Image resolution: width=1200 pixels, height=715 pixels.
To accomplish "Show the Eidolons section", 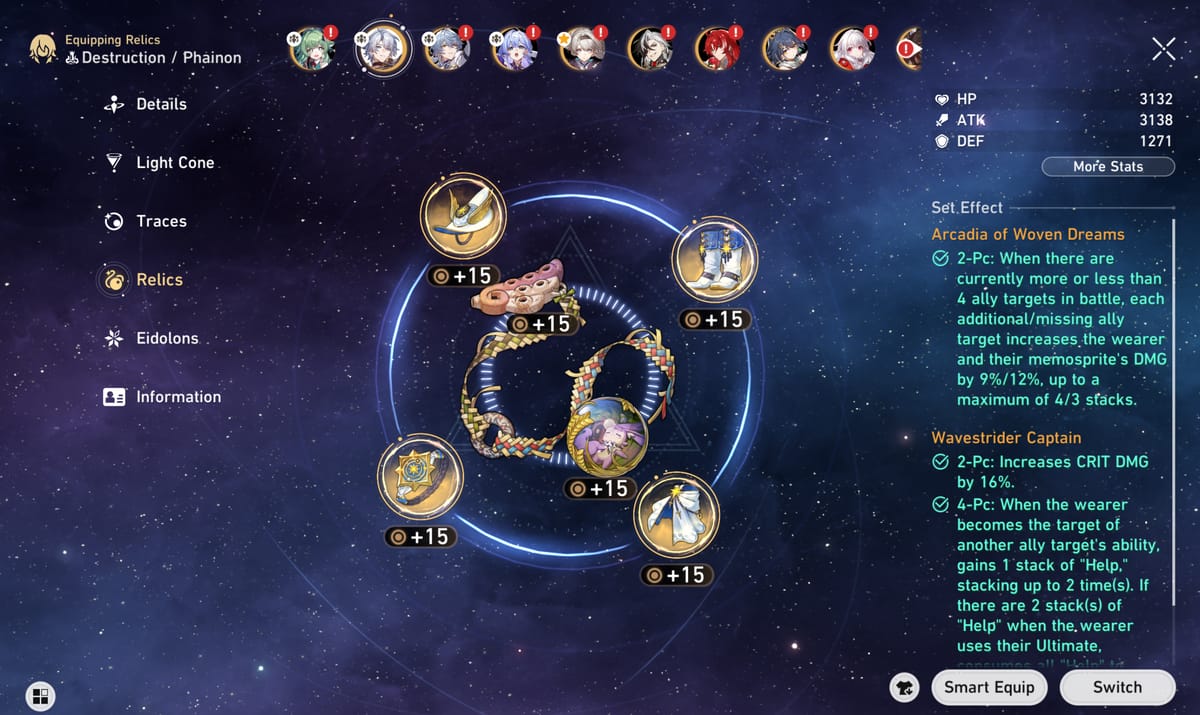I will point(166,338).
